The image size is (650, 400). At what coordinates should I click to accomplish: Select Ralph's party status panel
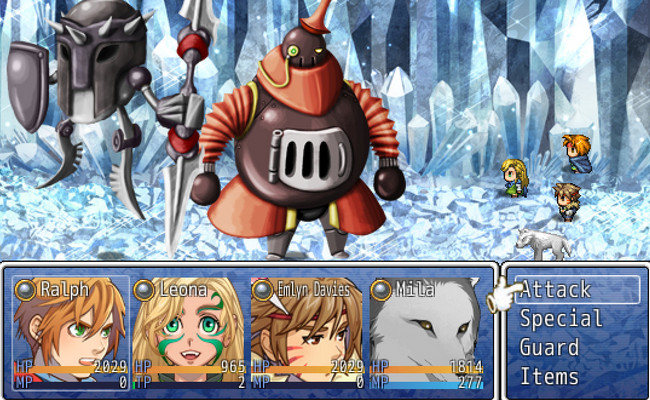pyautogui.click(x=71, y=332)
